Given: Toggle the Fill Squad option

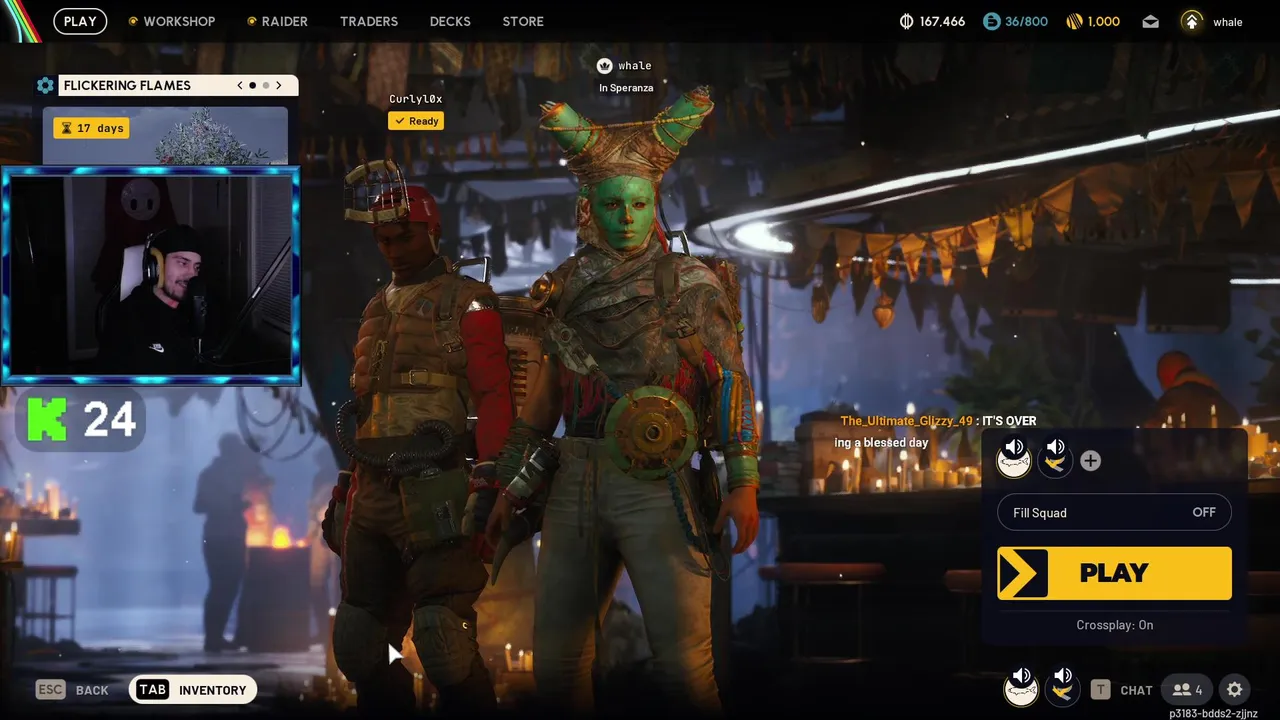Looking at the screenshot, I should (x=1114, y=513).
